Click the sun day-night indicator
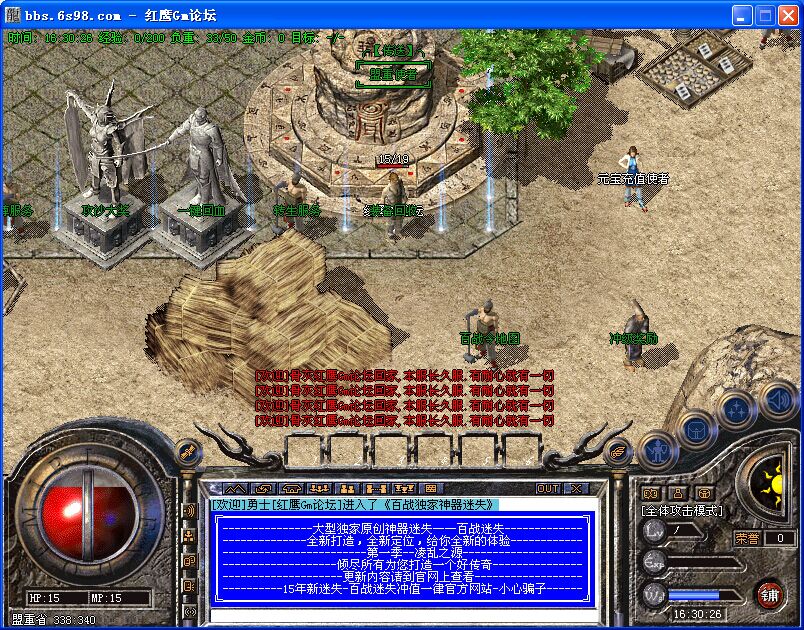The width and height of the screenshot is (804, 630). (771, 486)
